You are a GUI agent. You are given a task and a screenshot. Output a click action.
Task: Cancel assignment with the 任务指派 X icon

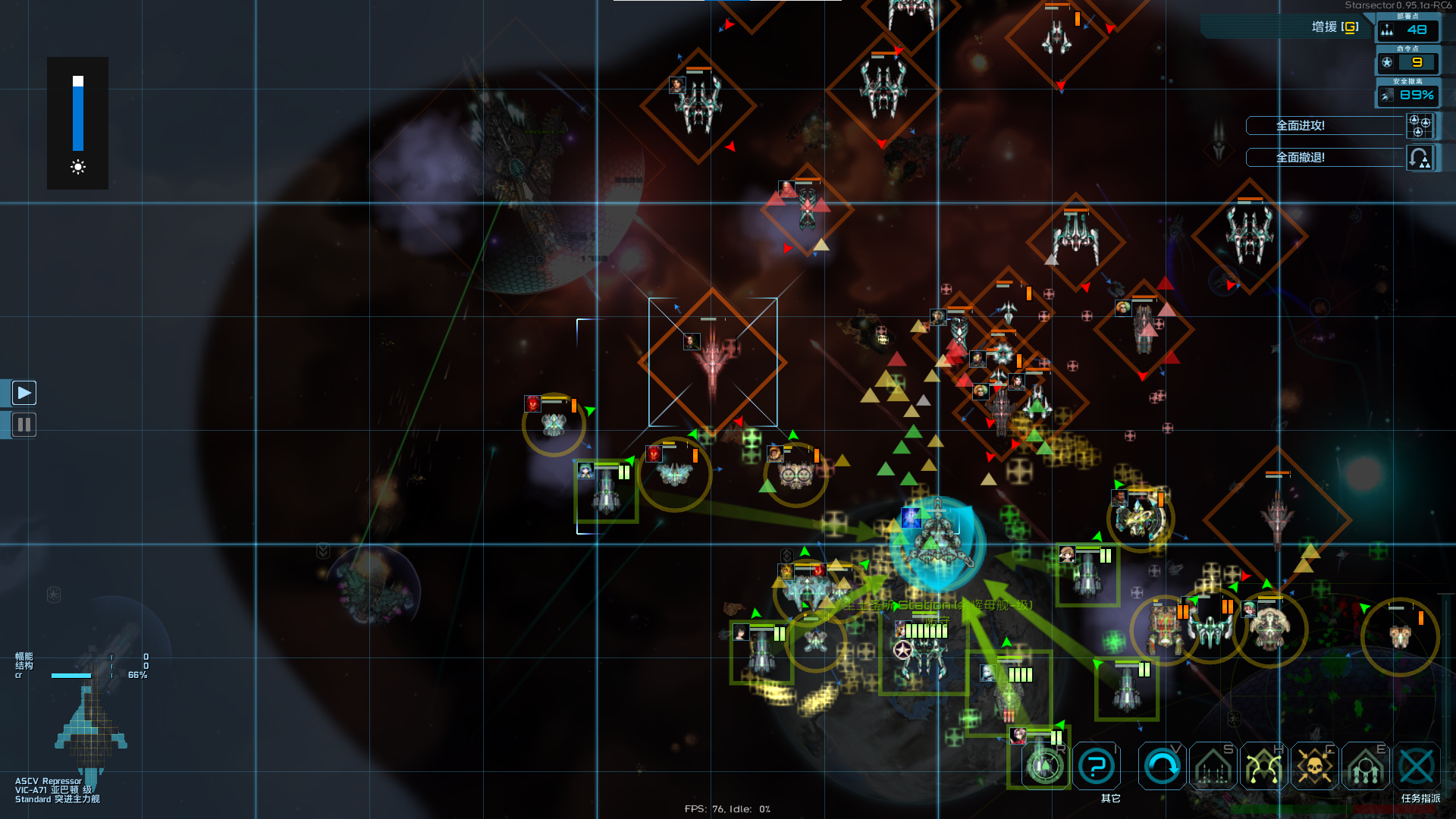(1416, 767)
